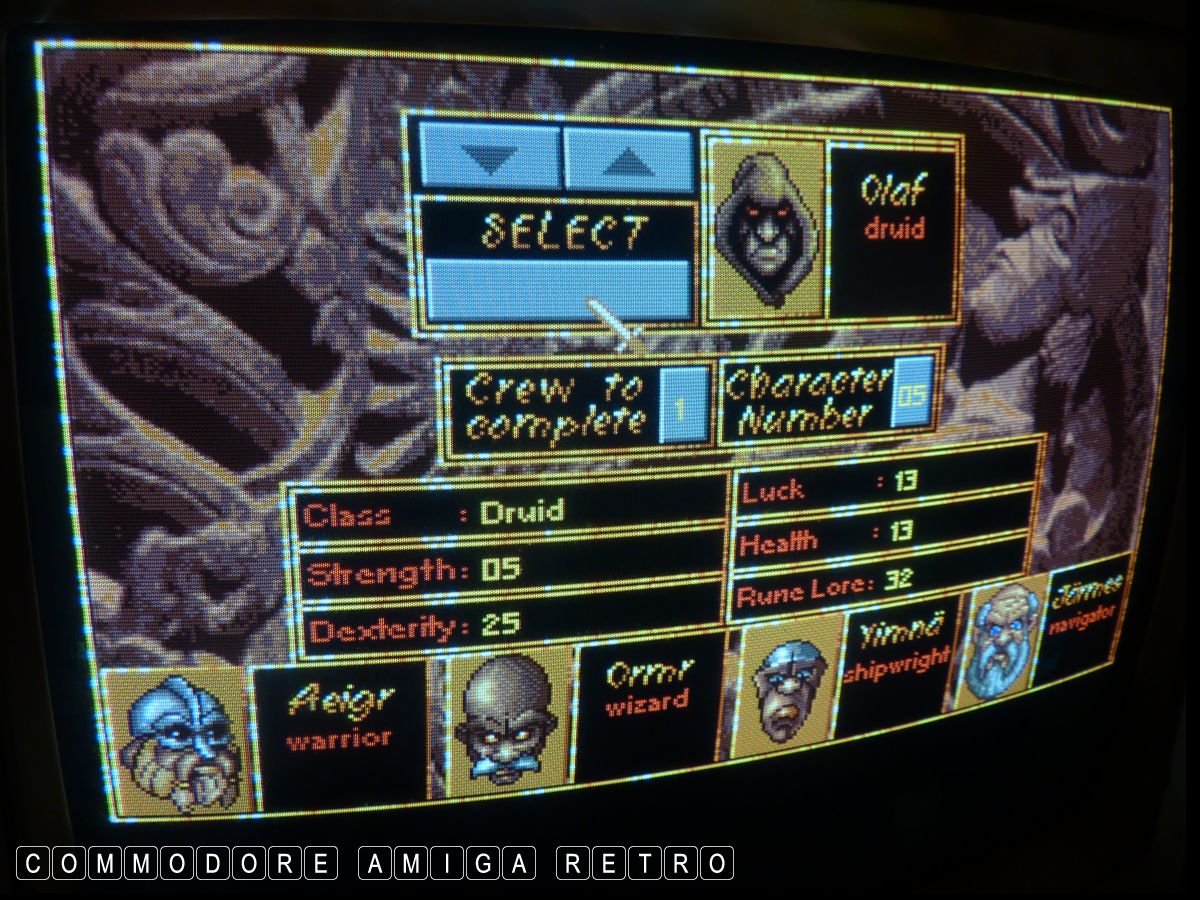The width and height of the screenshot is (1200, 900).
Task: Hit the SELECT button
Action: click(x=558, y=233)
